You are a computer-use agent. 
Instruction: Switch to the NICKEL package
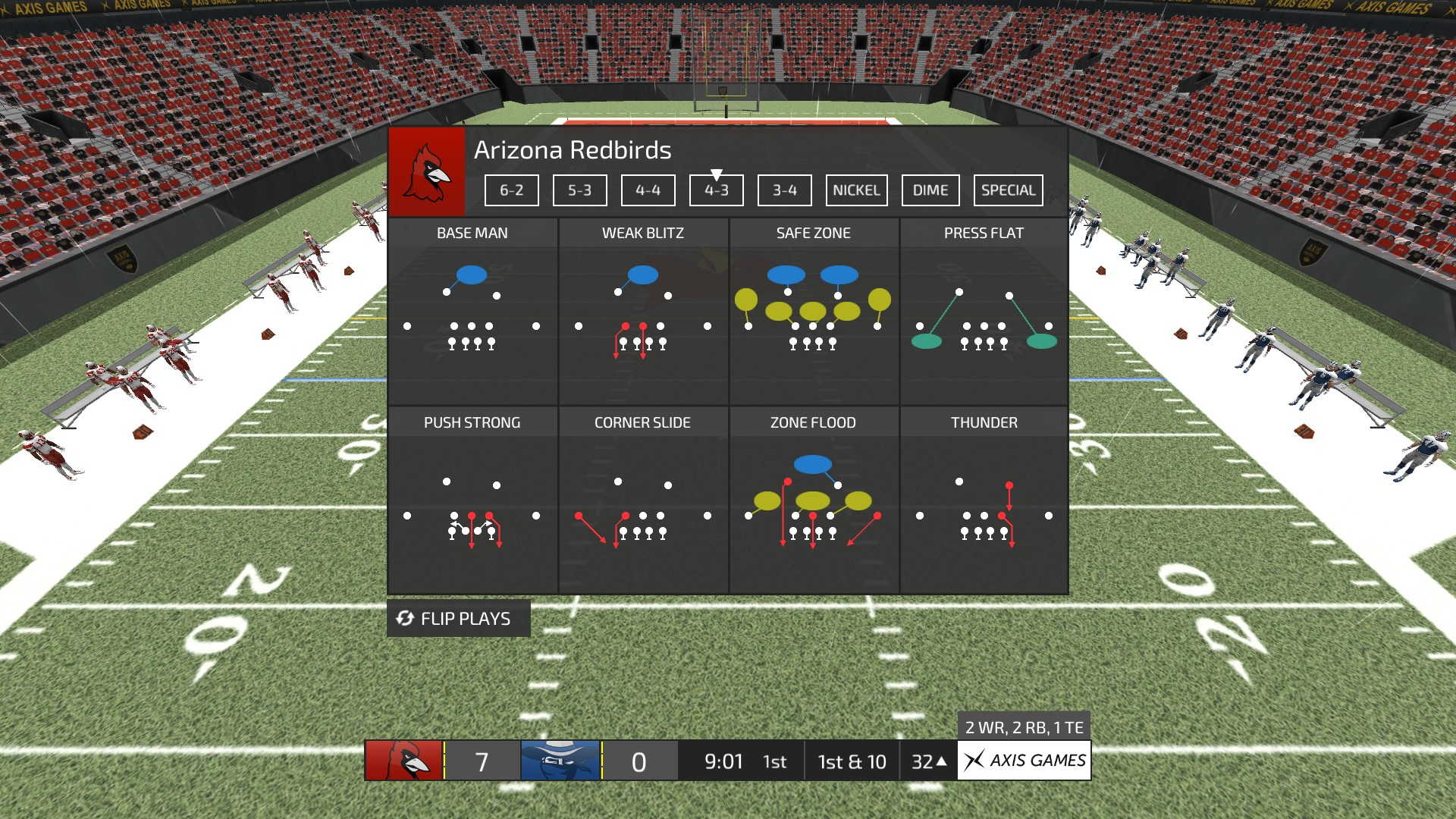click(856, 190)
